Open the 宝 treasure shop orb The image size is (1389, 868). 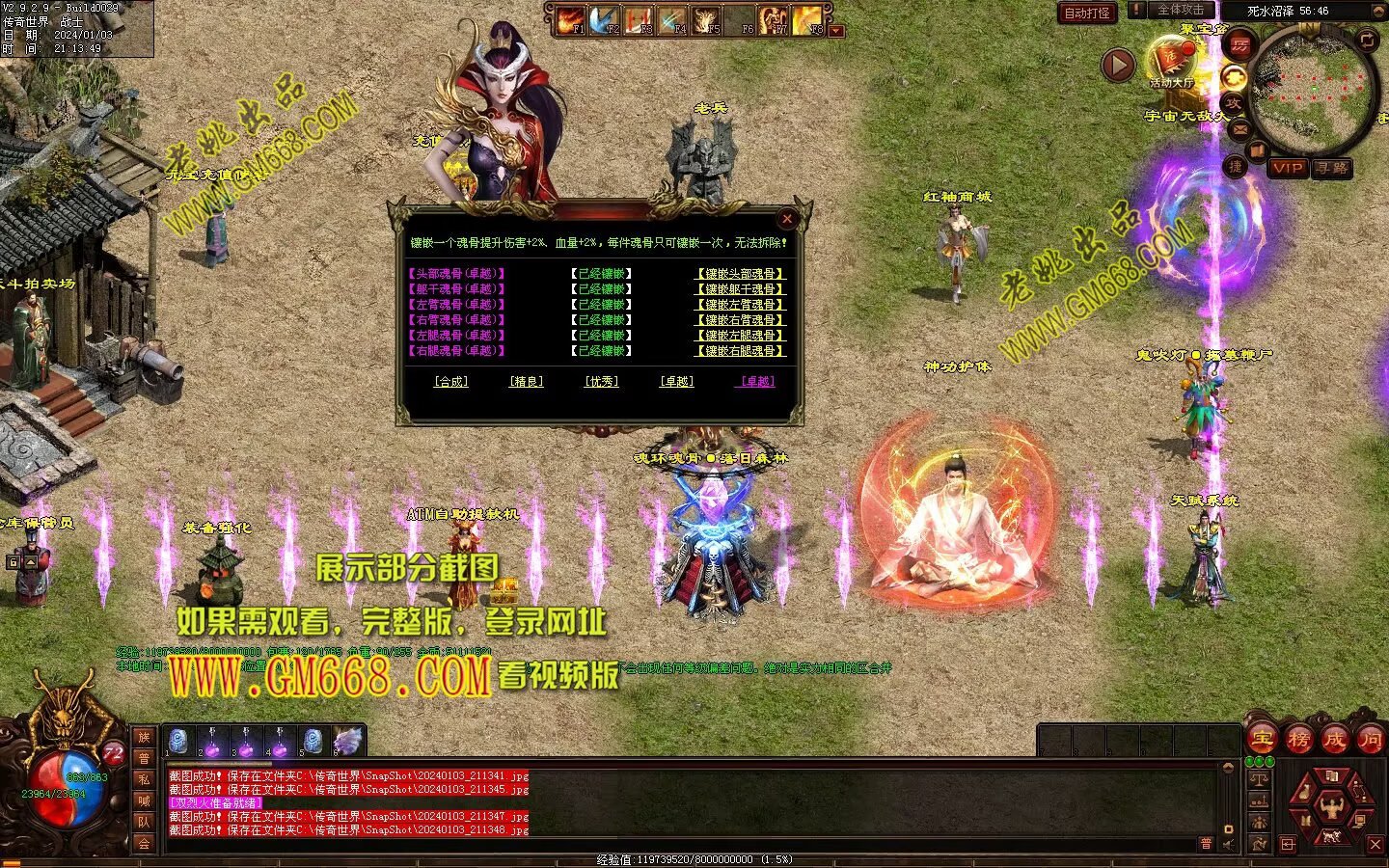click(x=1262, y=740)
